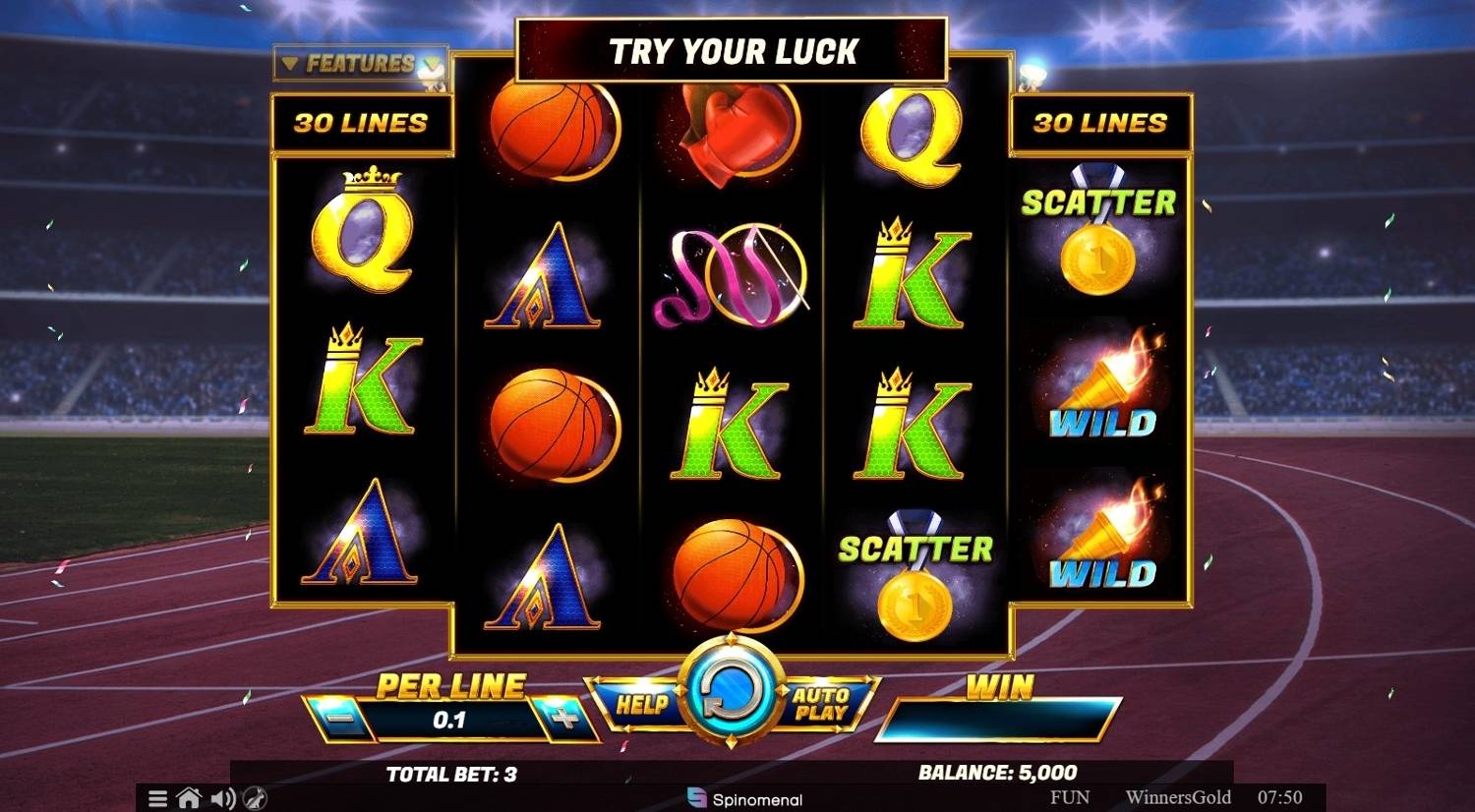Decrease the per line bet

tap(341, 719)
